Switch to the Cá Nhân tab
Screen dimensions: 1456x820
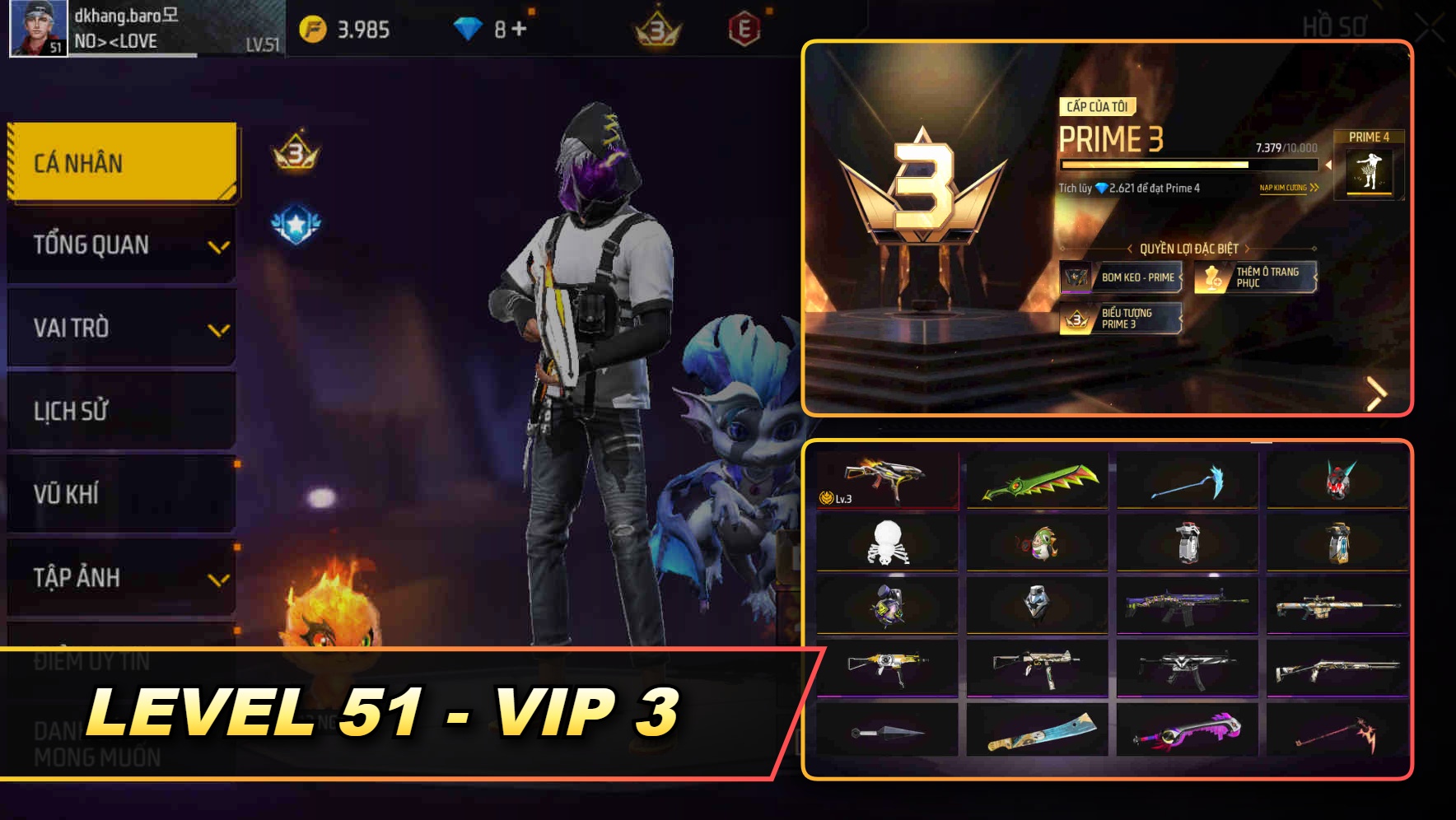pos(121,161)
